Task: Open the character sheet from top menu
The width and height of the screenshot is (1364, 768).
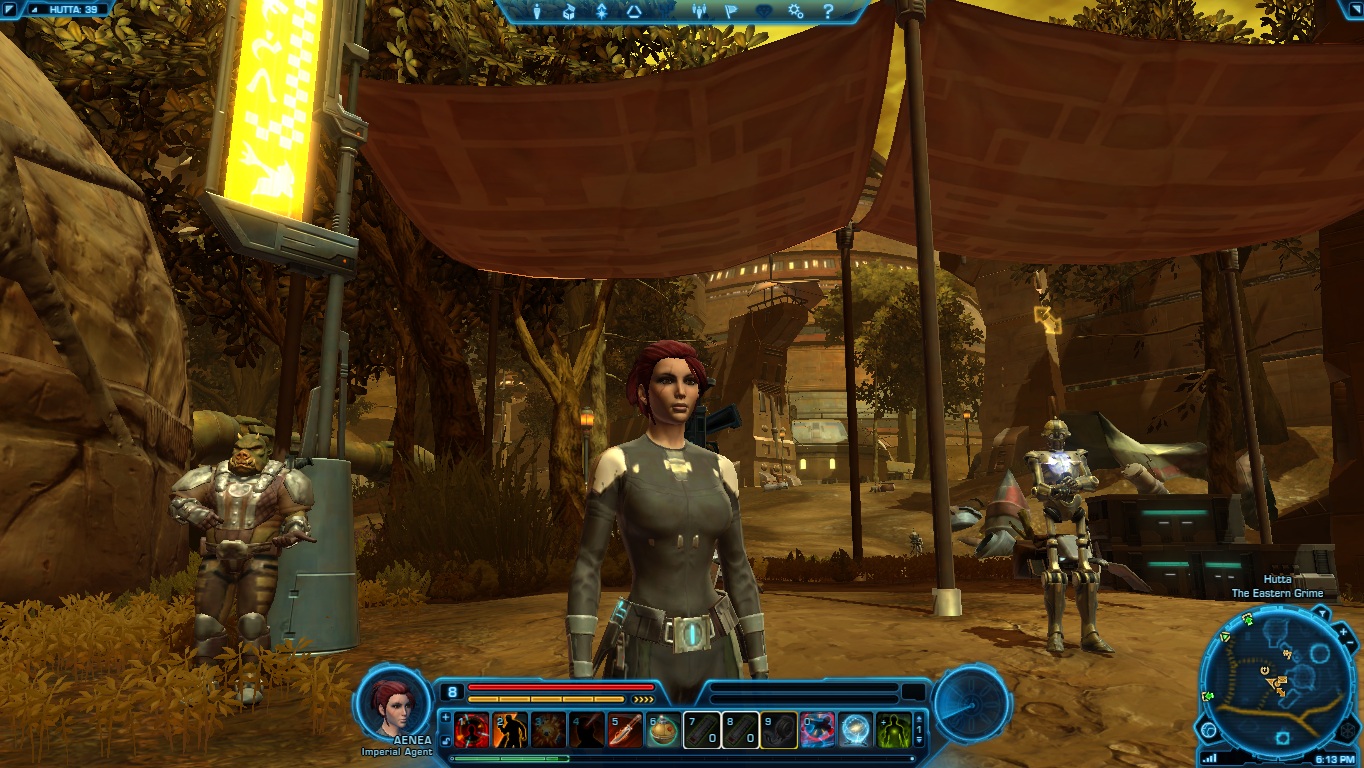Action: click(x=537, y=12)
